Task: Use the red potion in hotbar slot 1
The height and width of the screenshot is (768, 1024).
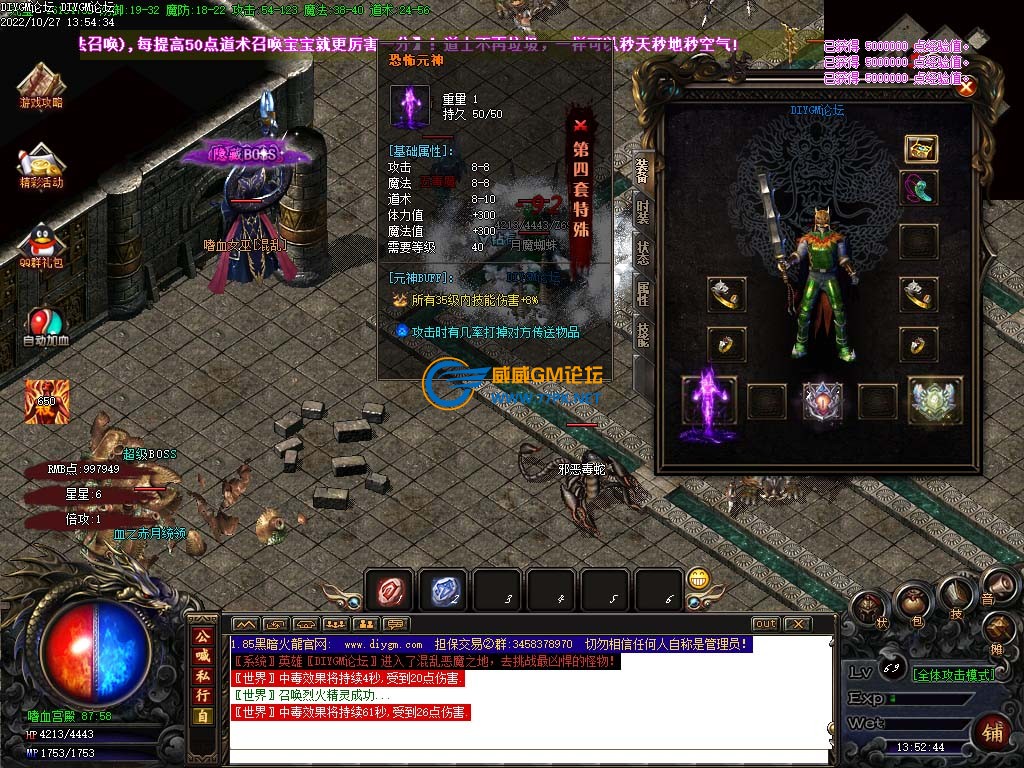Action: point(390,591)
